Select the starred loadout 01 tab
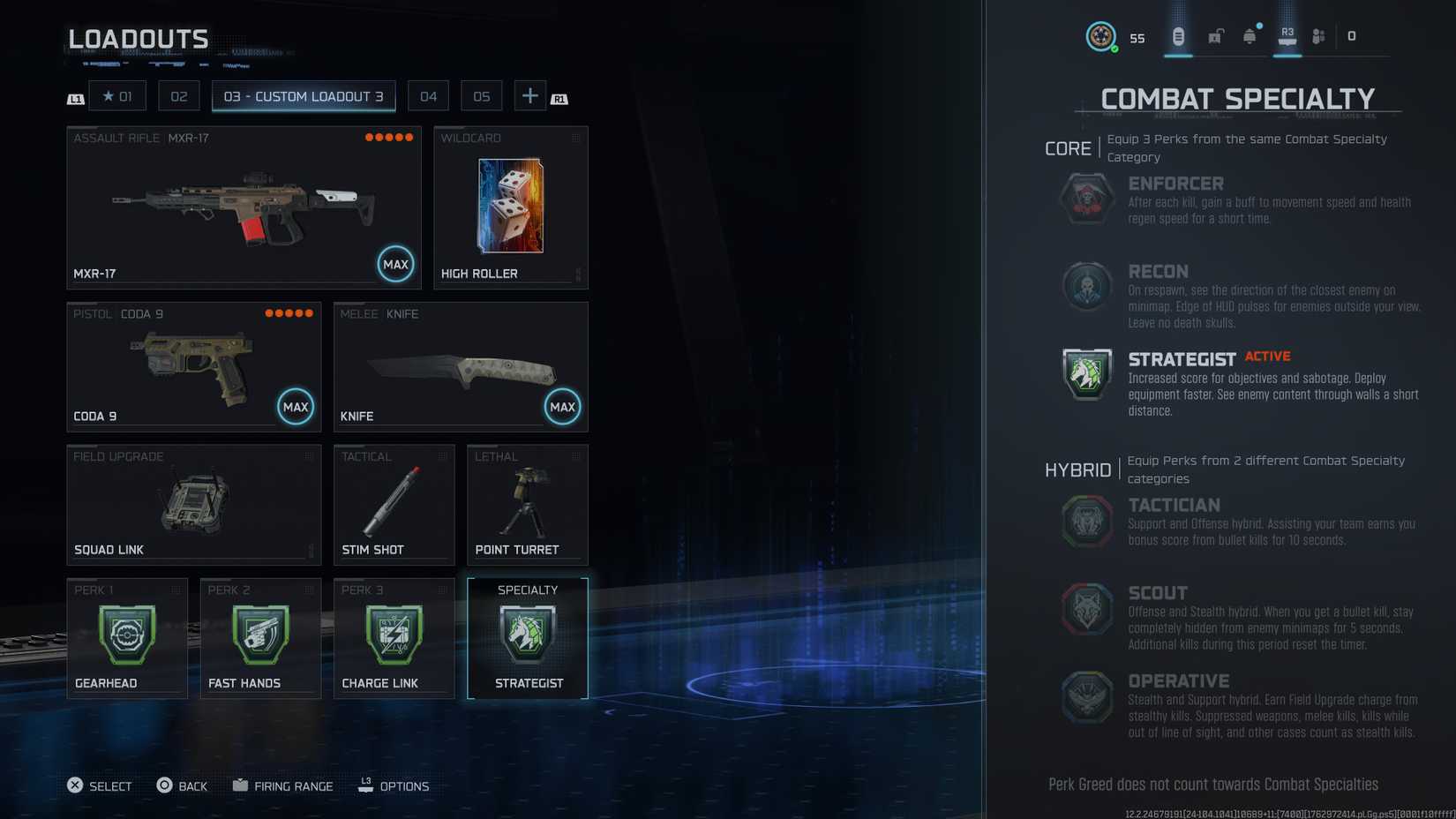Image resolution: width=1456 pixels, height=819 pixels. point(117,95)
